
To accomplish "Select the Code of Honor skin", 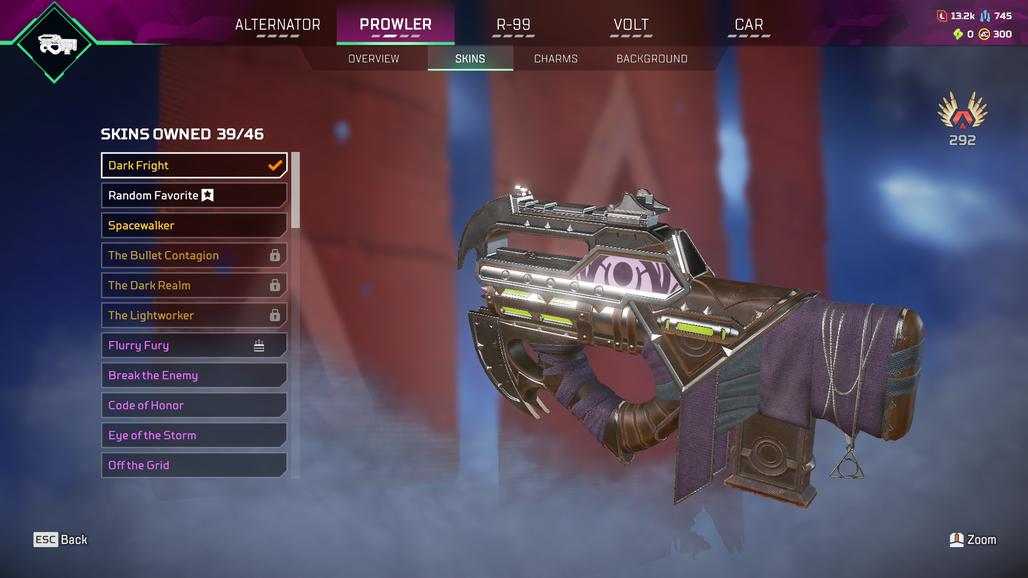I will pyautogui.click(x=194, y=406).
